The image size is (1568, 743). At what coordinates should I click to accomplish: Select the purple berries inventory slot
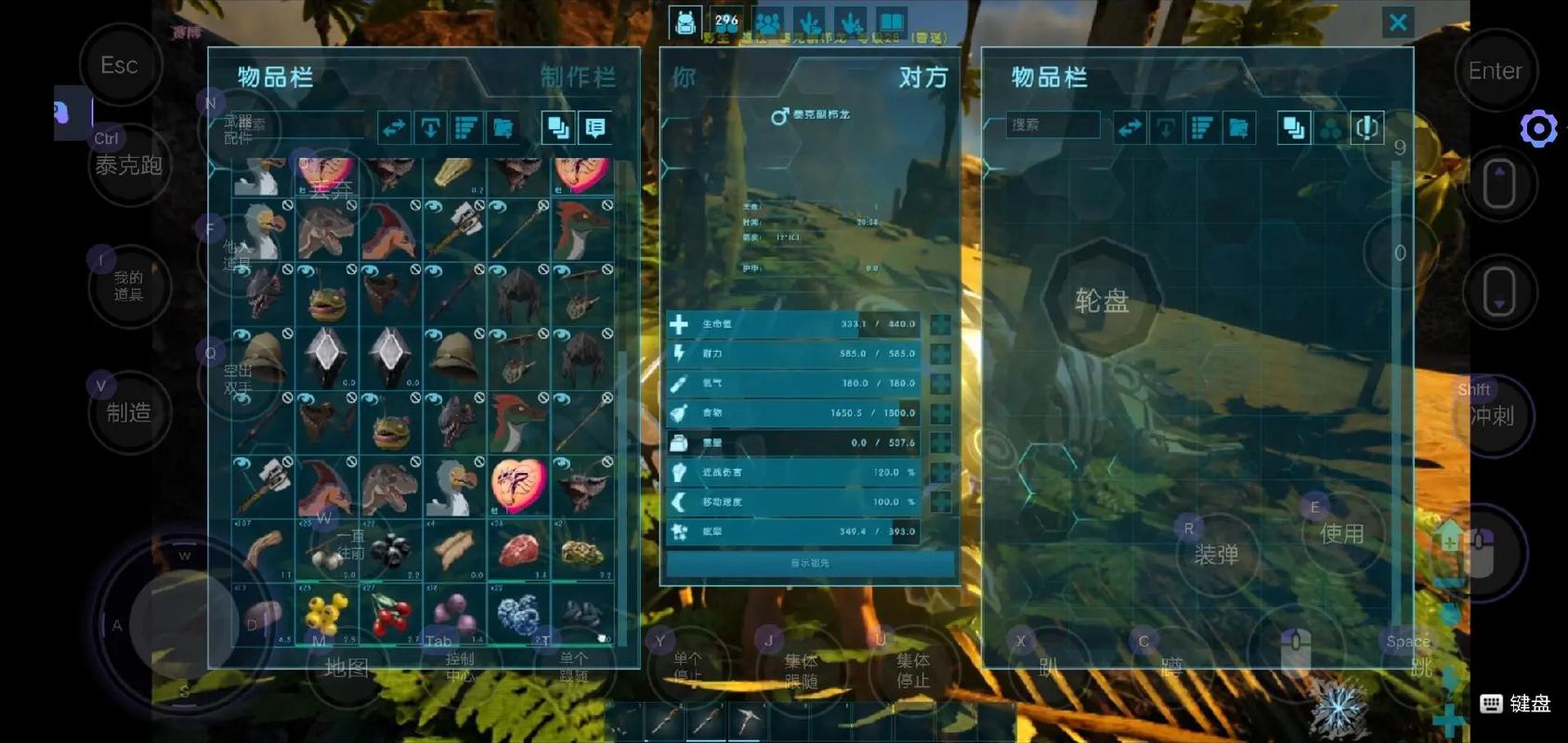454,614
